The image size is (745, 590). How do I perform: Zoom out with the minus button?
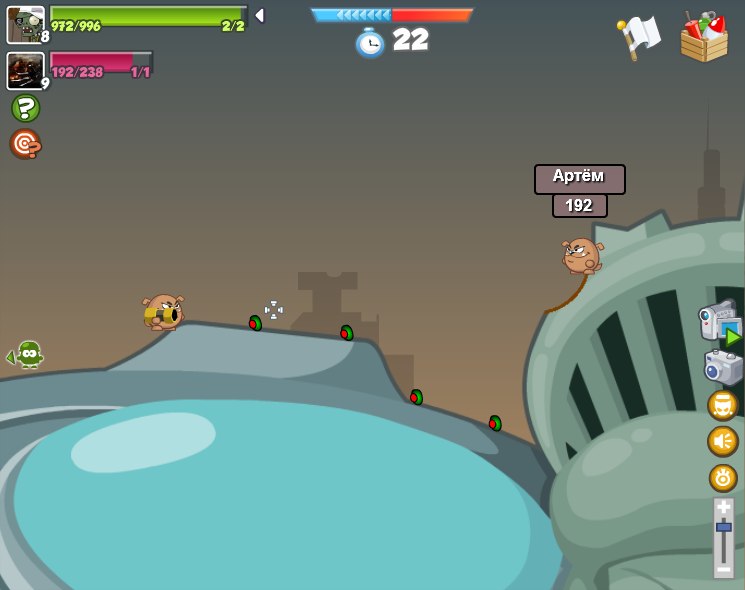click(723, 569)
